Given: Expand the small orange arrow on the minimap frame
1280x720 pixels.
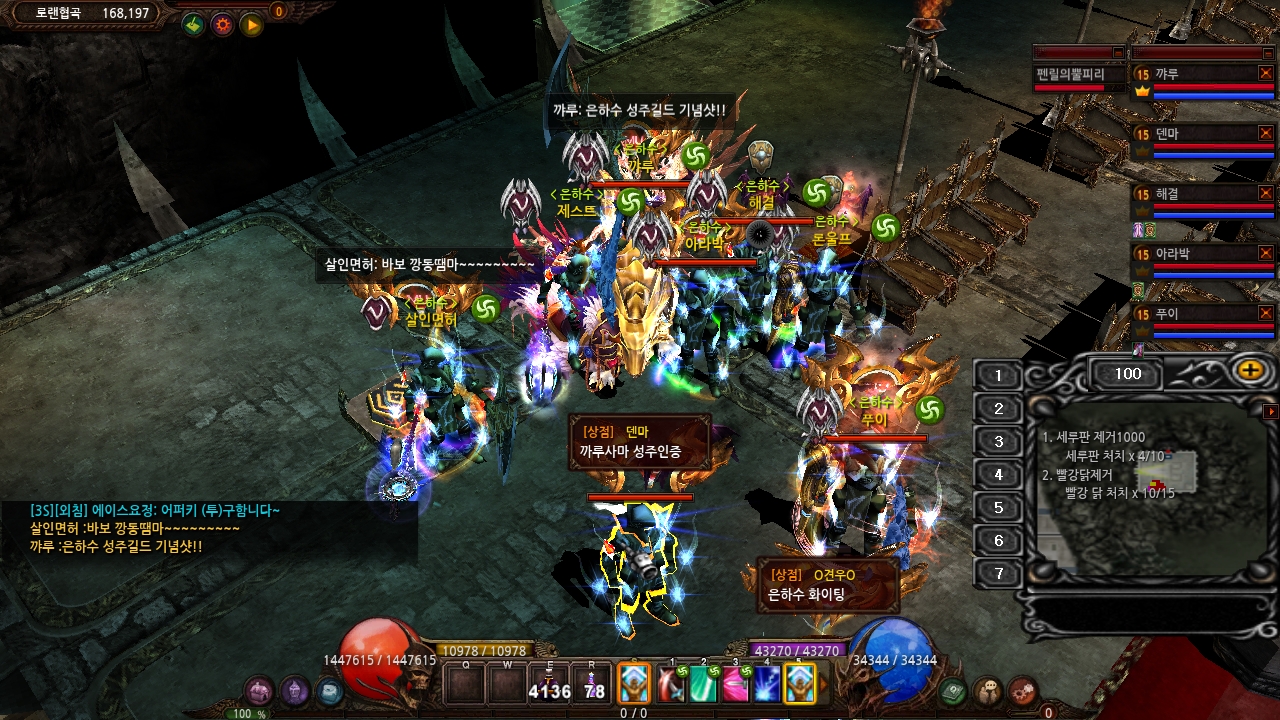Looking at the screenshot, I should [1270, 411].
